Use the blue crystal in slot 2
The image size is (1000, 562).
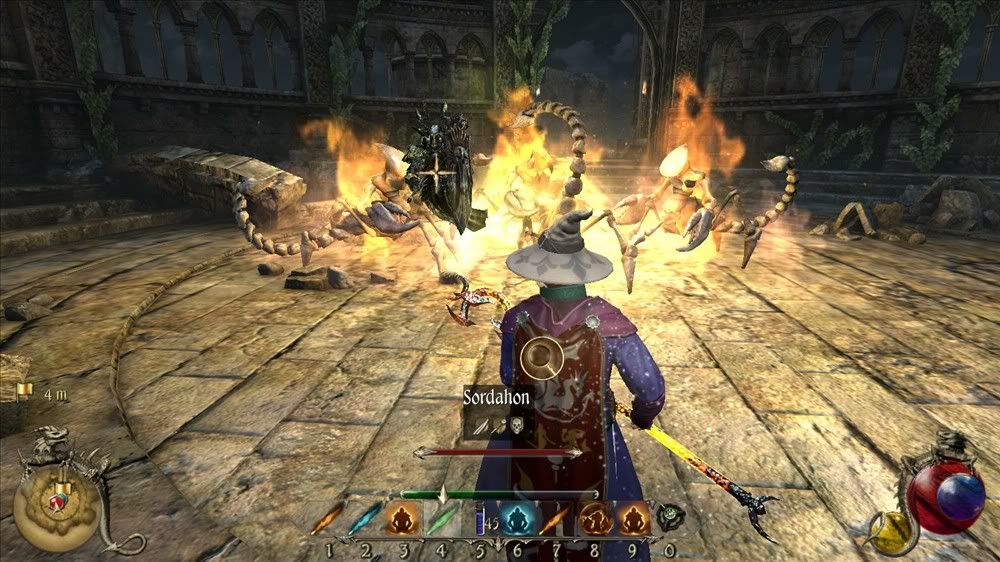click(x=365, y=519)
